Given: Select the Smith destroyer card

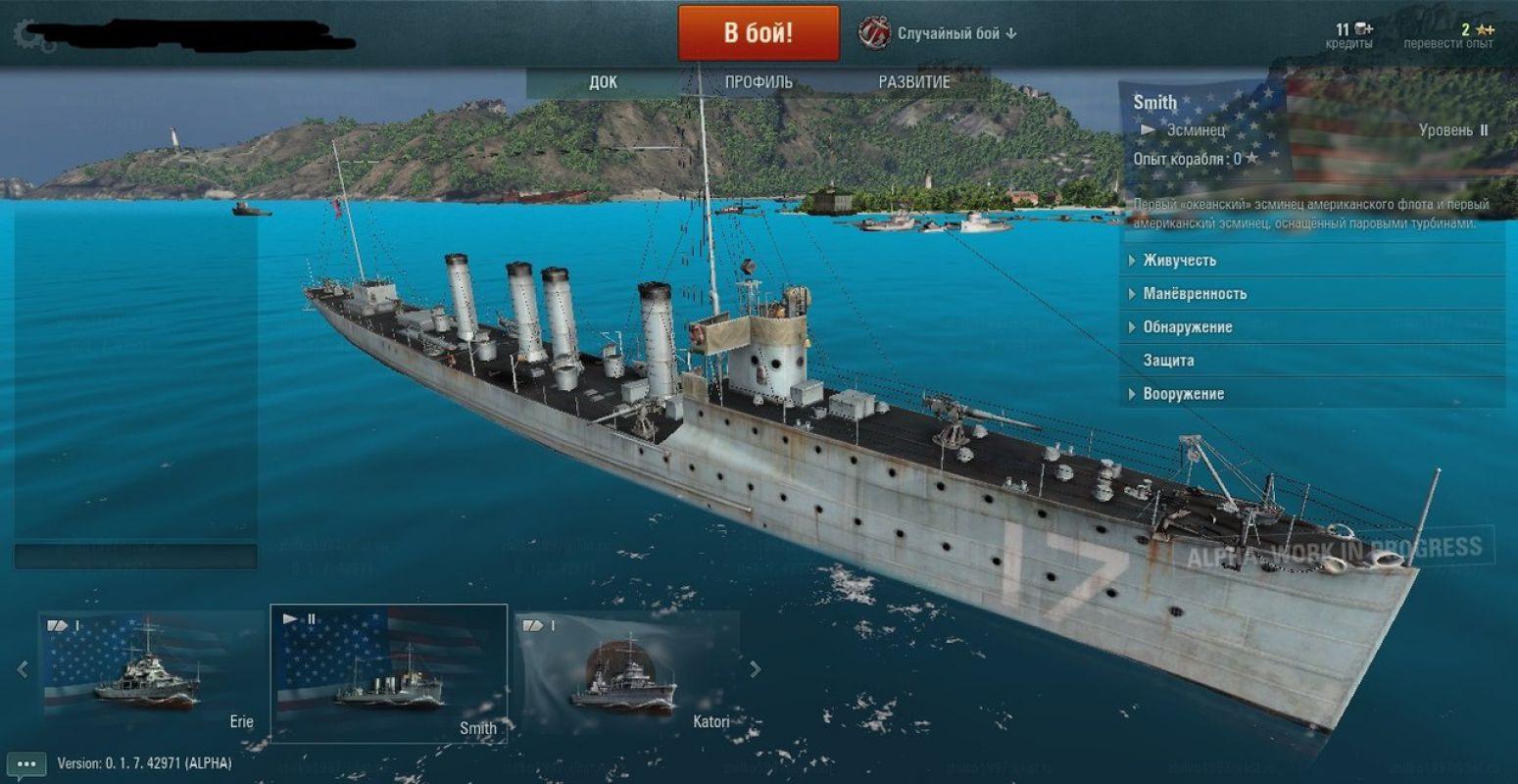Looking at the screenshot, I should coord(388,673).
